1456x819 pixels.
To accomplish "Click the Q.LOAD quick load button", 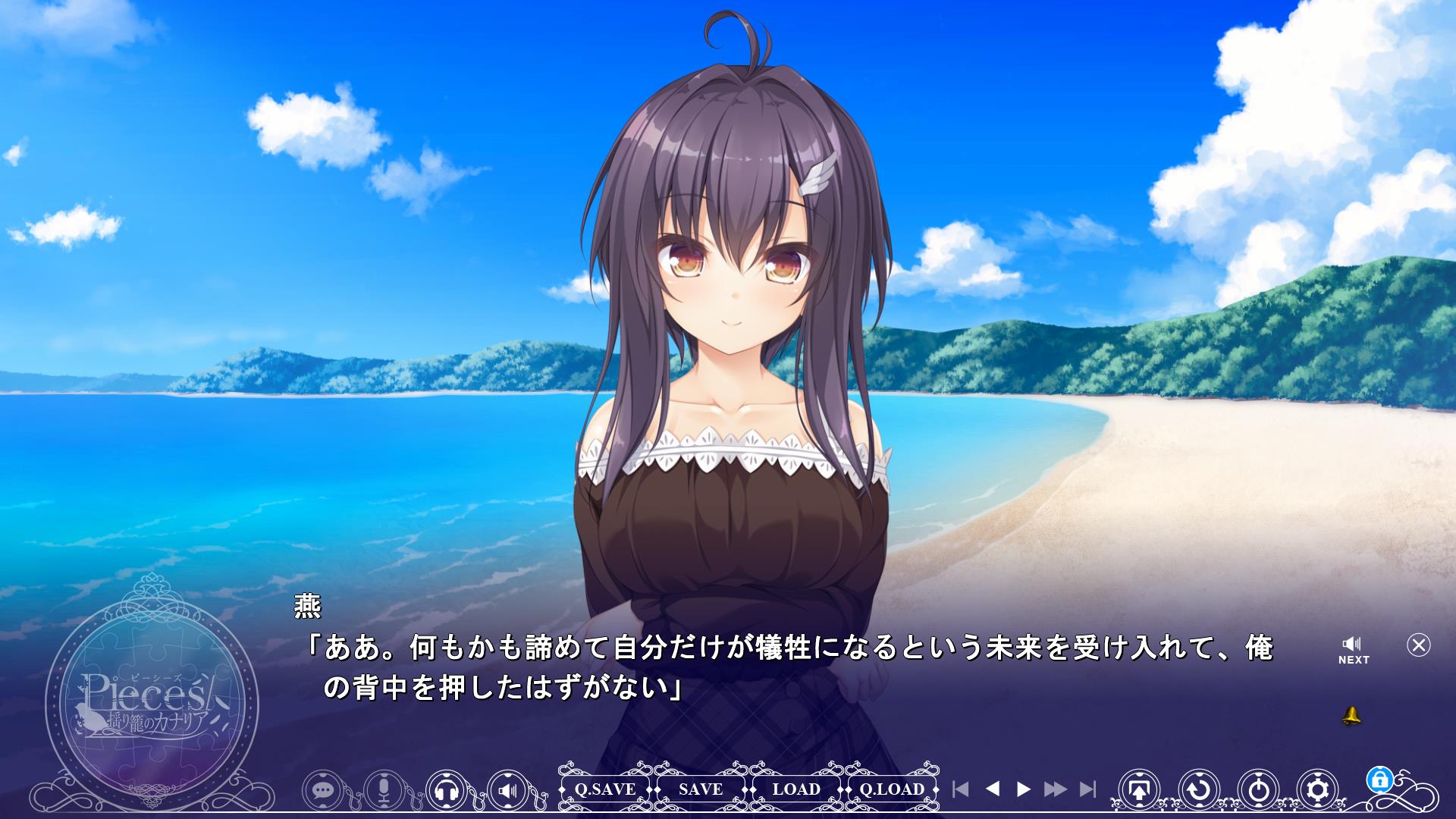I will (x=892, y=789).
